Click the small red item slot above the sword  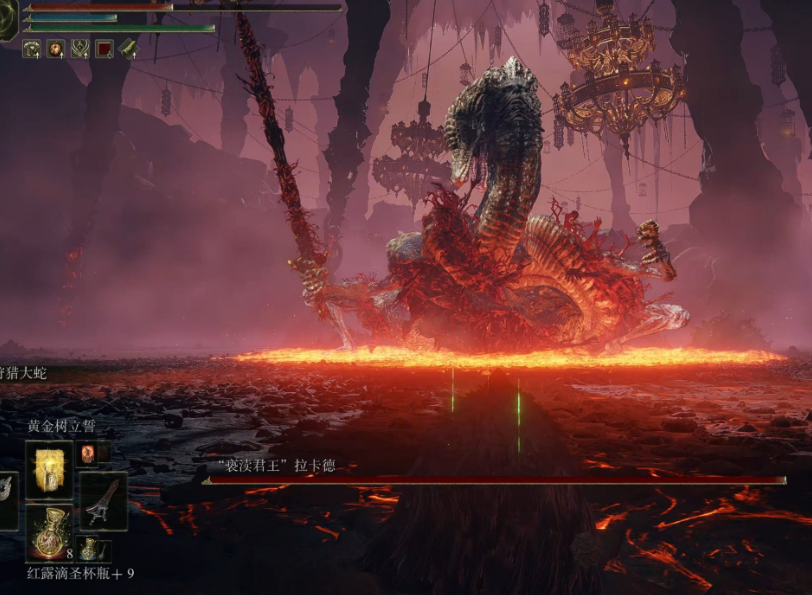(x=91, y=454)
